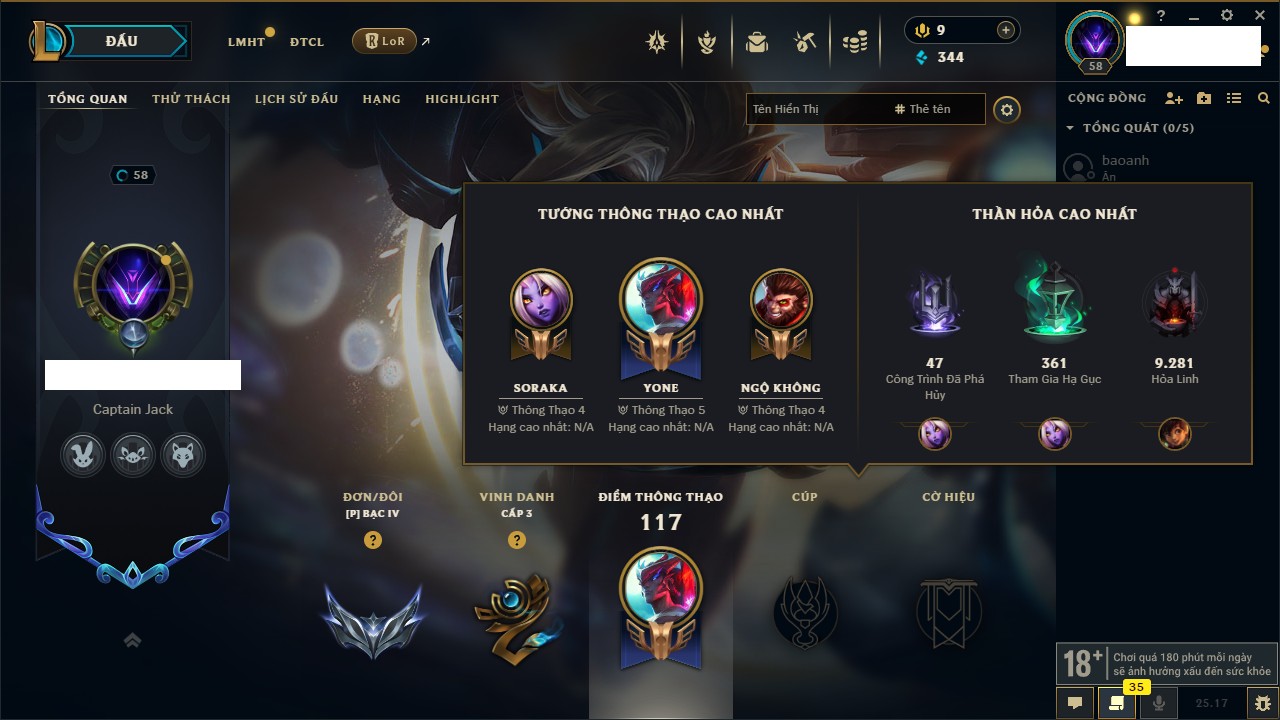Open the ĐƠN/ĐÔI ranked emblem
Image resolution: width=1280 pixels, height=720 pixels.
372,620
